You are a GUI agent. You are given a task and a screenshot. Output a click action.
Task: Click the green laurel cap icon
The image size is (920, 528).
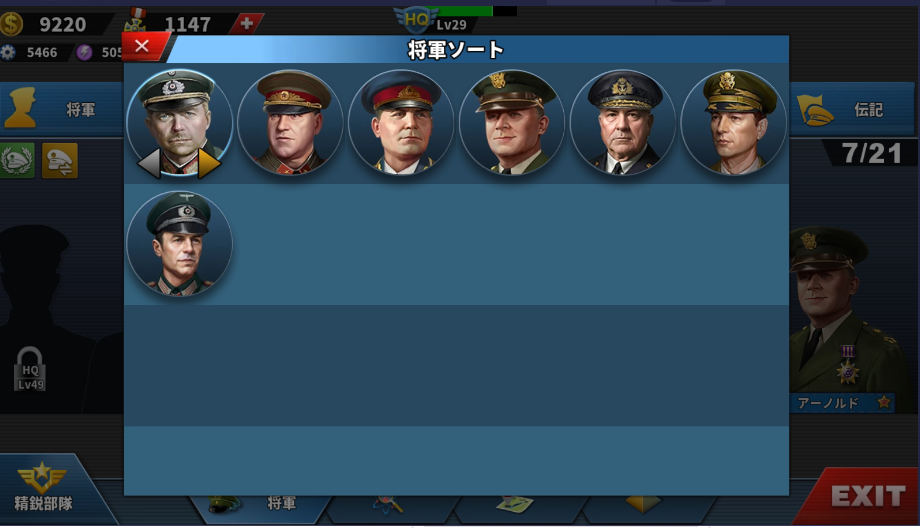pyautogui.click(x=17, y=160)
